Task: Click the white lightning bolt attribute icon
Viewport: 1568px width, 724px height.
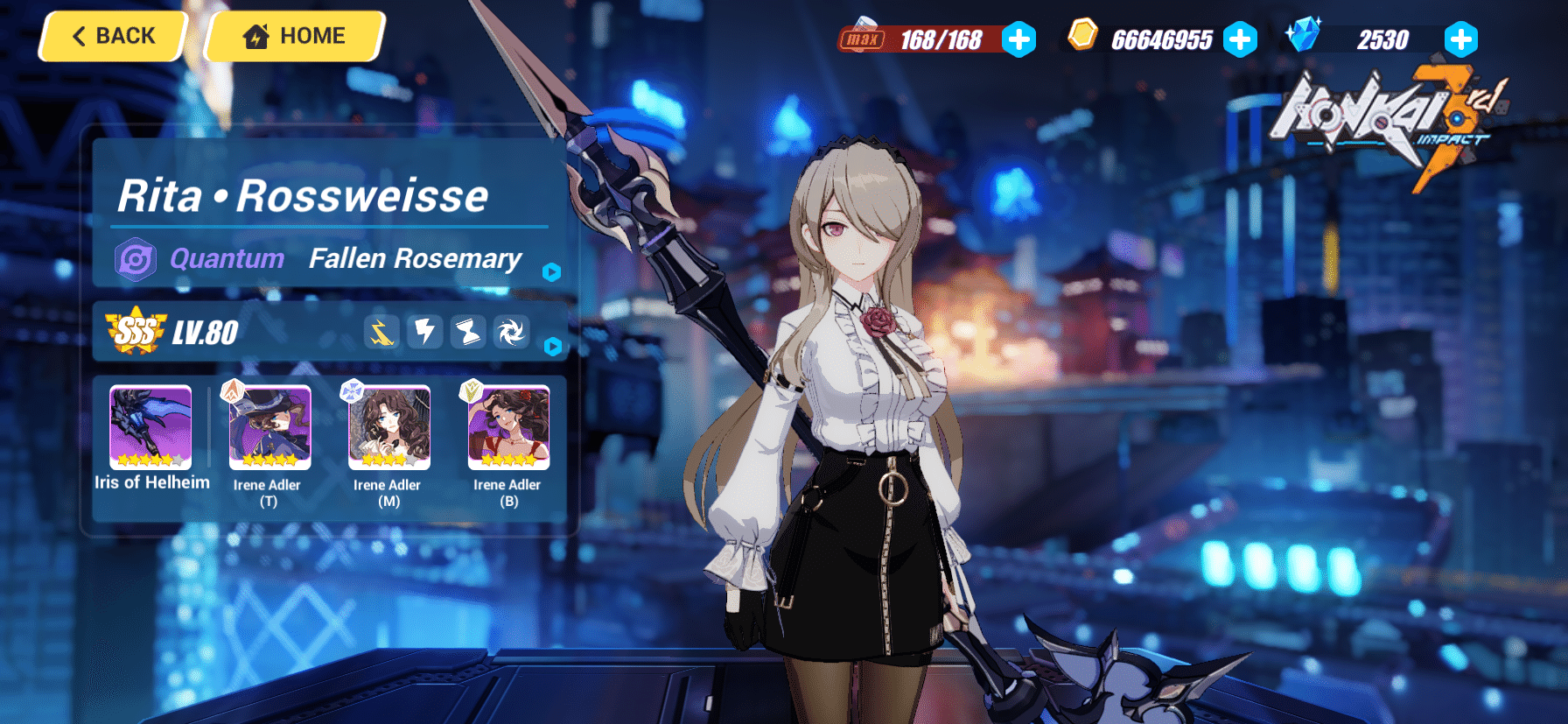Action: (x=425, y=333)
